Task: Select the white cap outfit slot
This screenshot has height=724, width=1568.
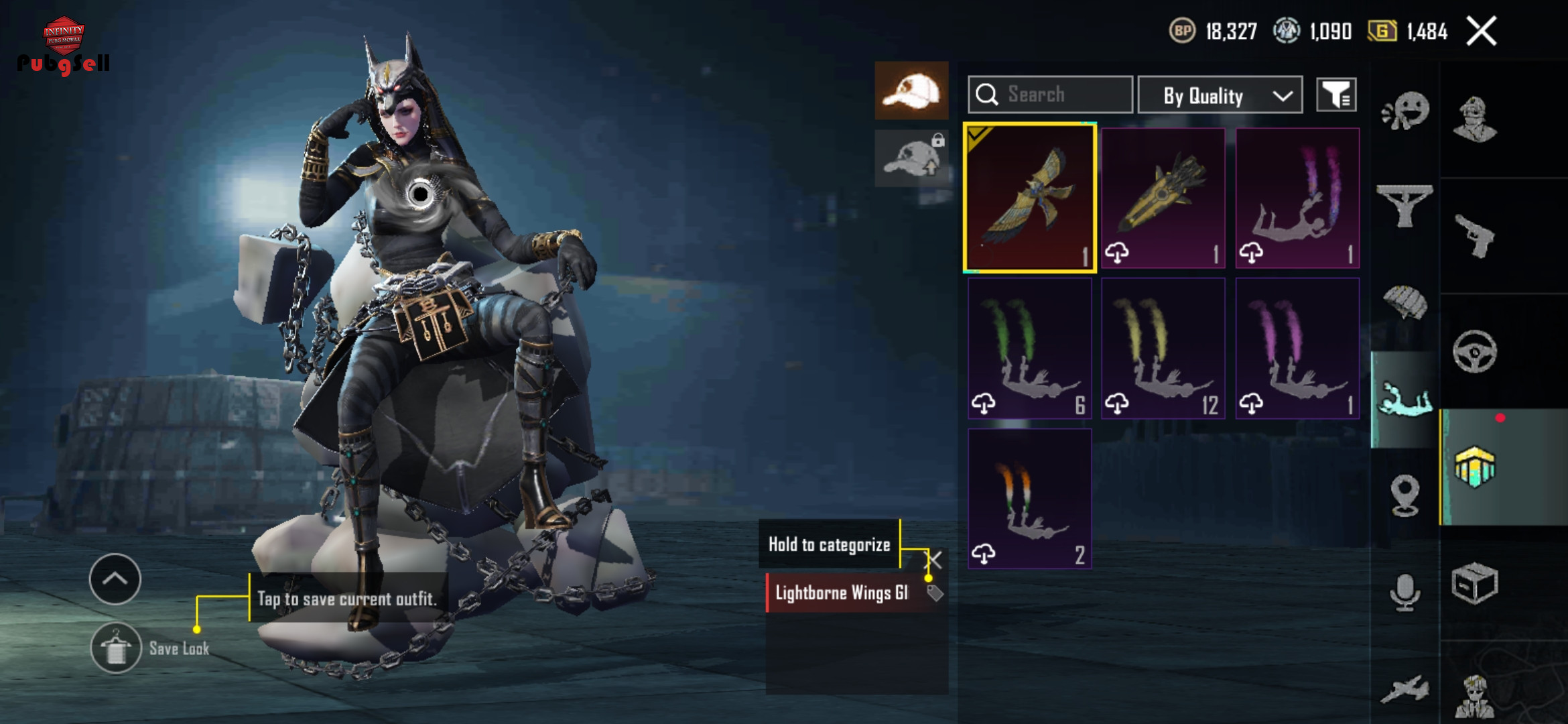Action: (911, 91)
